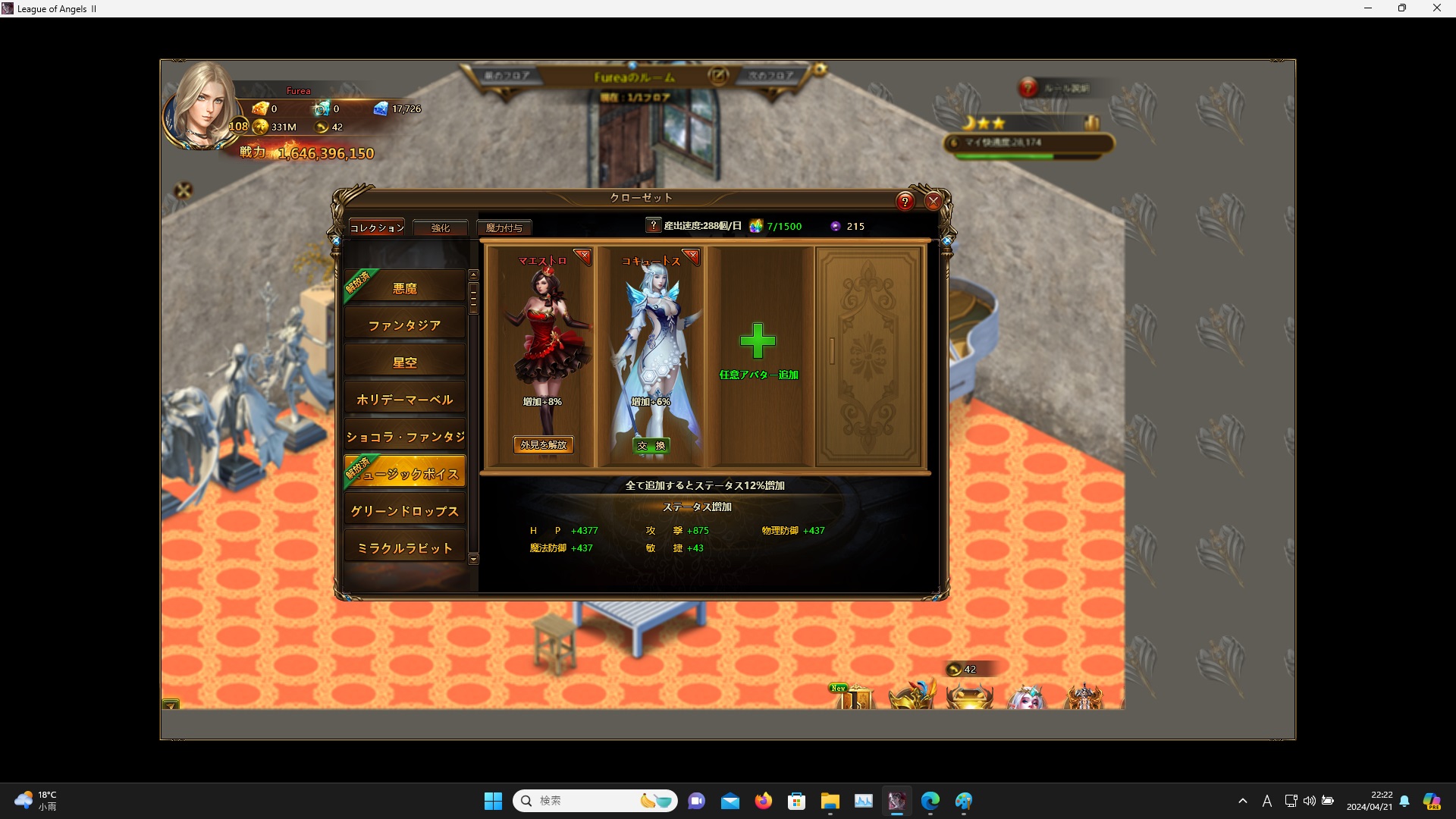
Task: Open the ルール説明 help button
Action: tap(1028, 88)
